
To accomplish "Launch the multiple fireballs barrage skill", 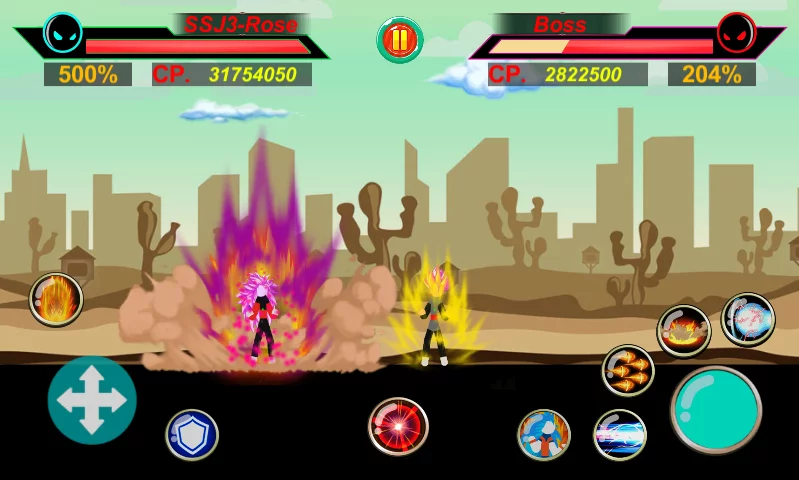I will point(628,370).
